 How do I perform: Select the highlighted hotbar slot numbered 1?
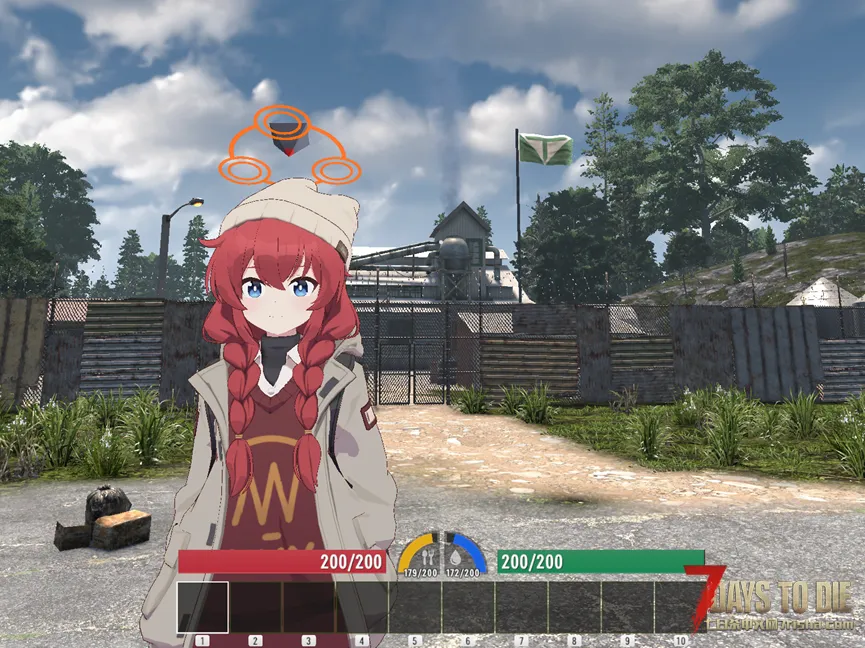point(203,607)
